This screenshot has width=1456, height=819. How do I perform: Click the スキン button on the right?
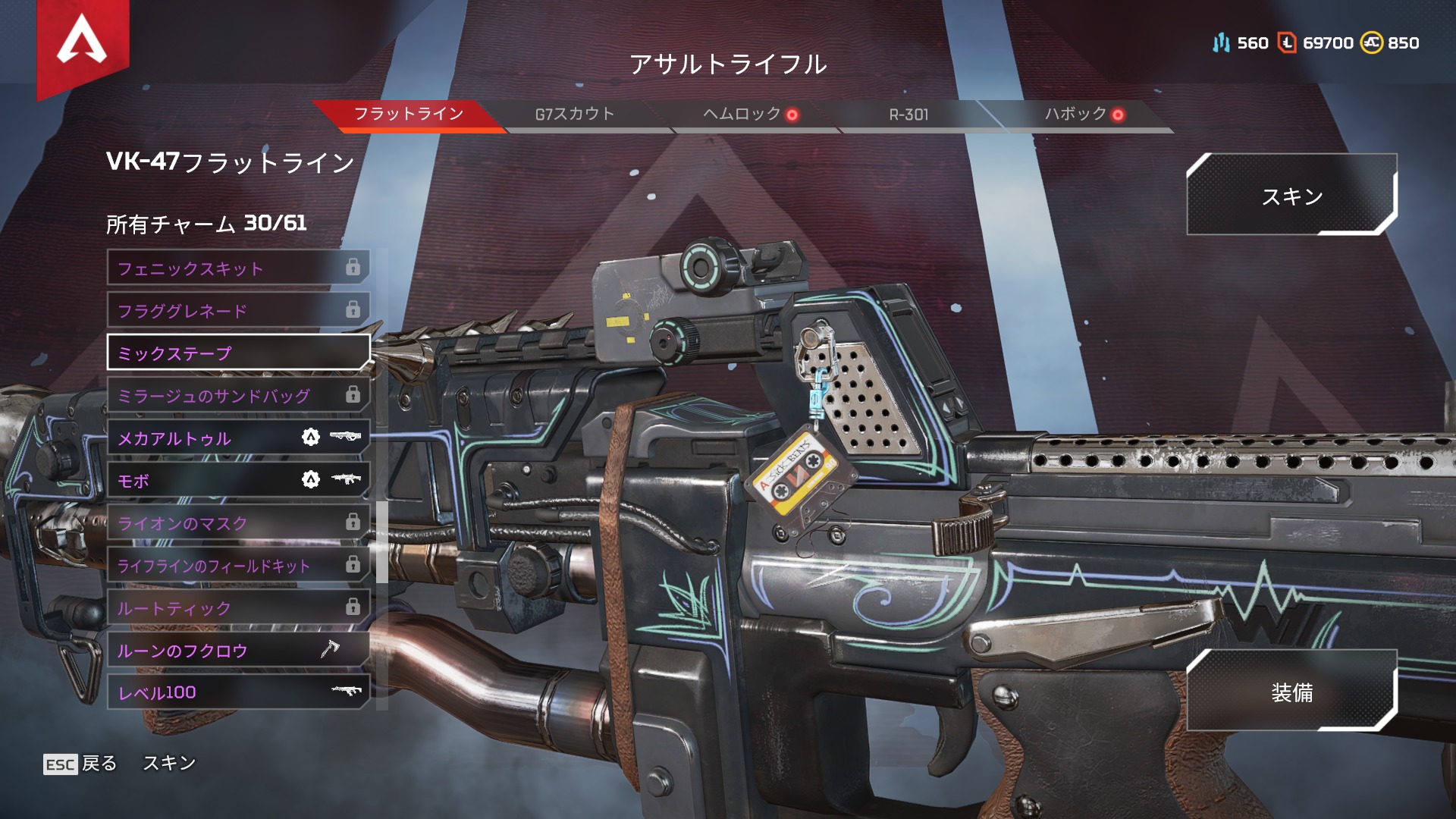tap(1291, 196)
